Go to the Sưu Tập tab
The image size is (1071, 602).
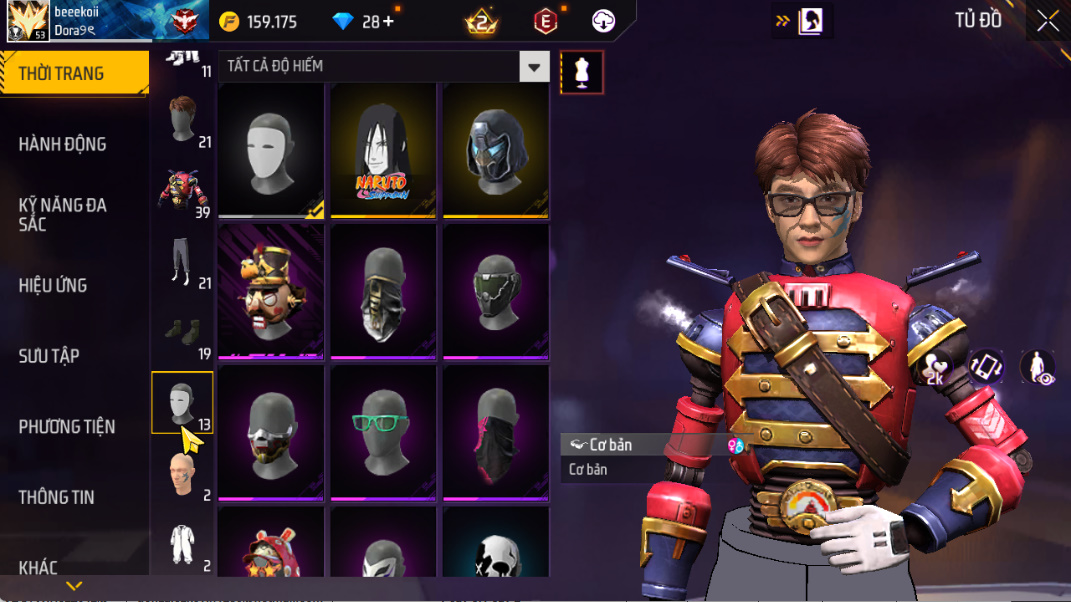click(49, 356)
